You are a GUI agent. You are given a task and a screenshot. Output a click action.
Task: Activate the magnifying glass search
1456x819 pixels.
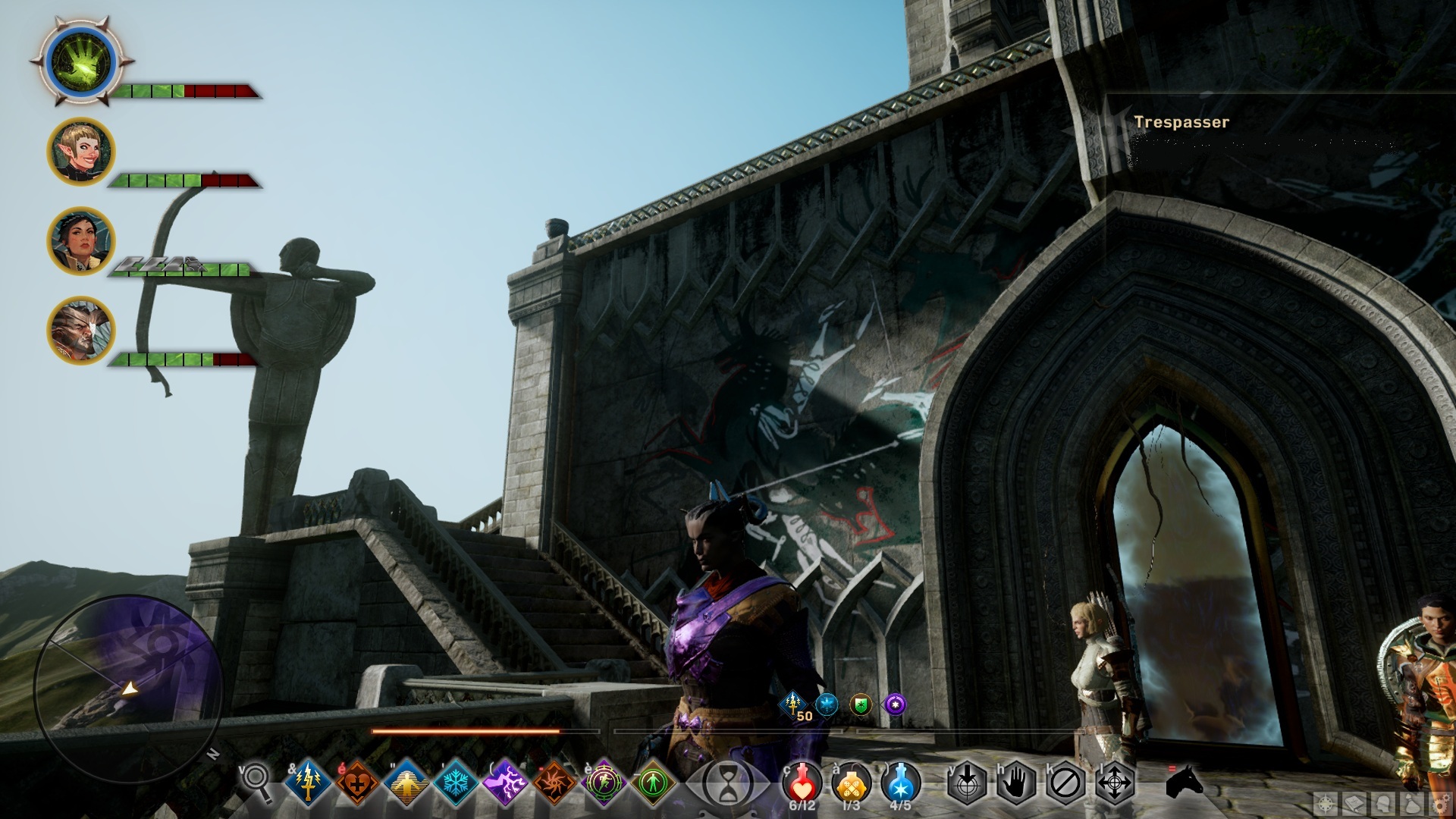pyautogui.click(x=256, y=781)
